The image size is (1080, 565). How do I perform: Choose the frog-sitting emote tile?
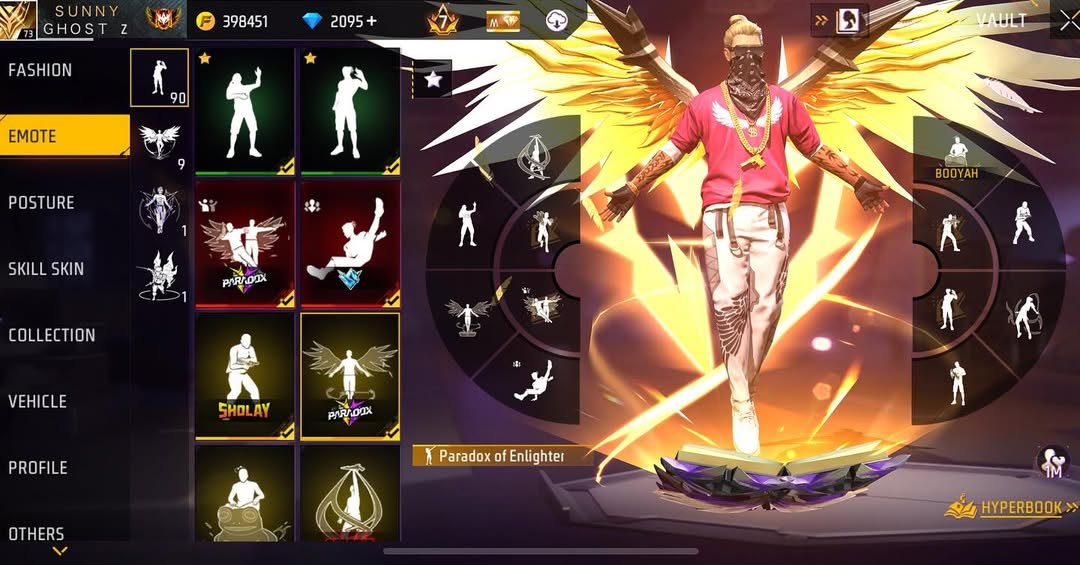pos(245,493)
